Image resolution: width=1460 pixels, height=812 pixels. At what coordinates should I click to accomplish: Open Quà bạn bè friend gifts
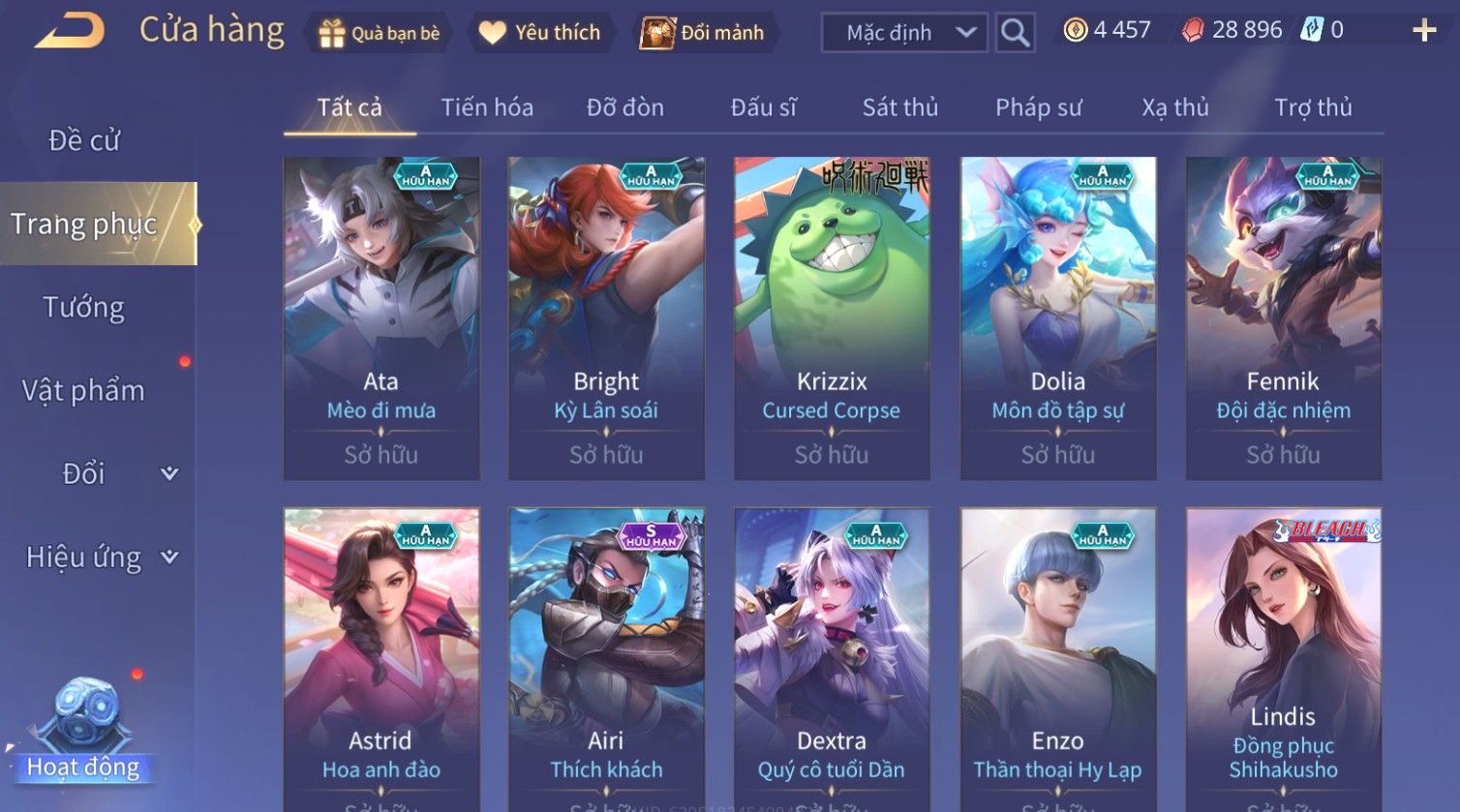click(380, 33)
